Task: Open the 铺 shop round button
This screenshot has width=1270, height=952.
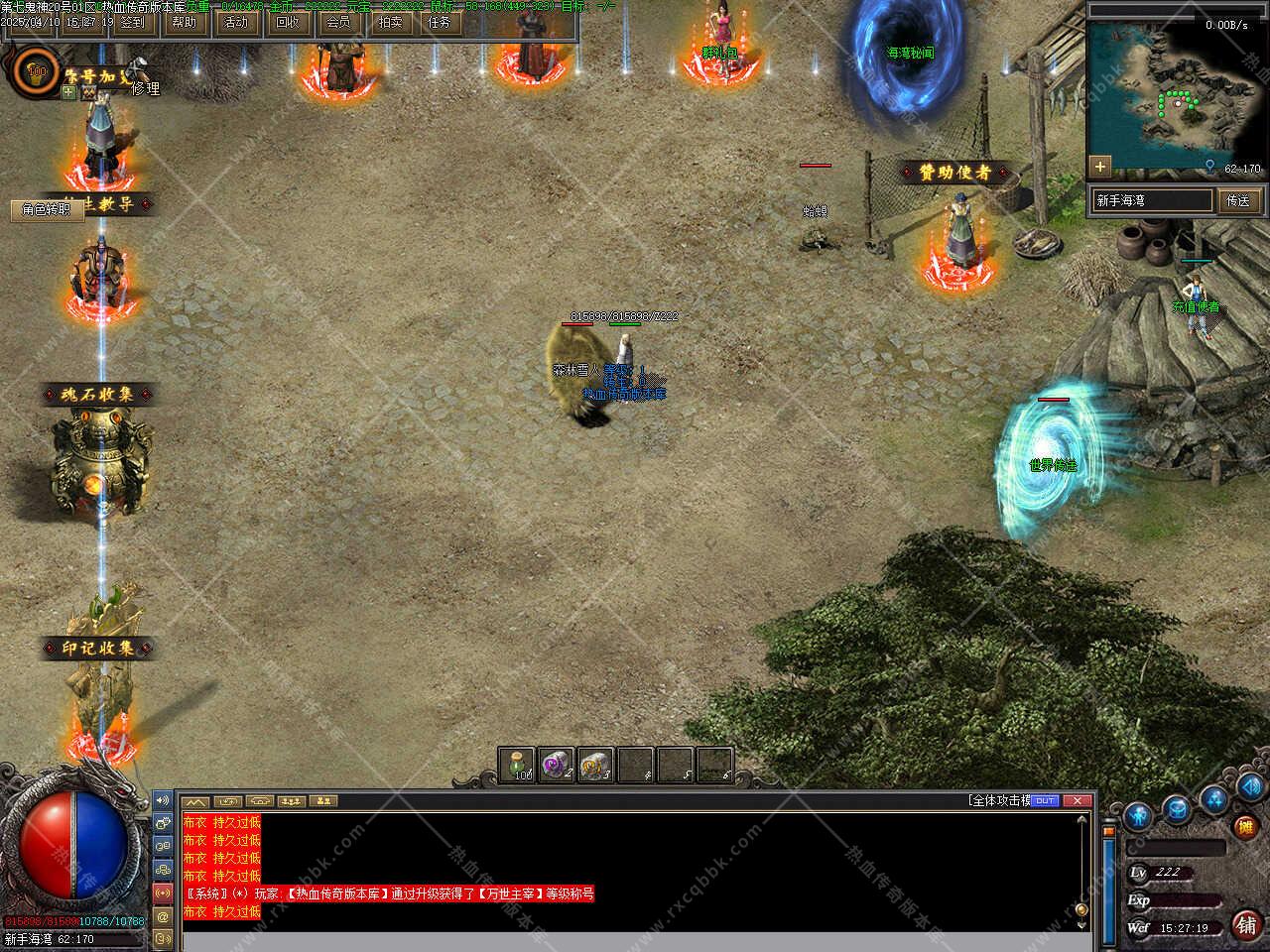Action: (x=1247, y=924)
